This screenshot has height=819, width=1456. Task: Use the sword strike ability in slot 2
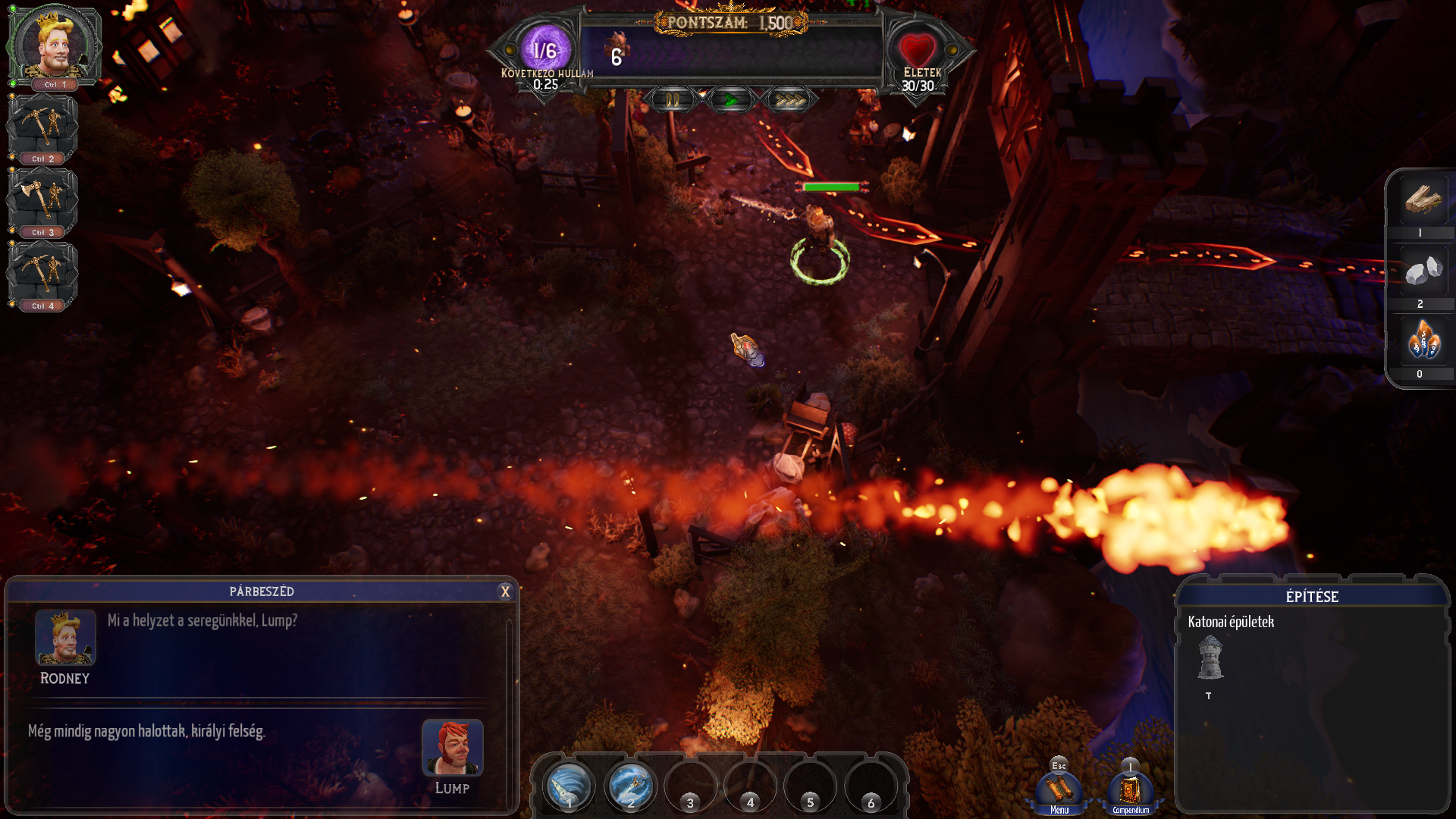tap(629, 786)
